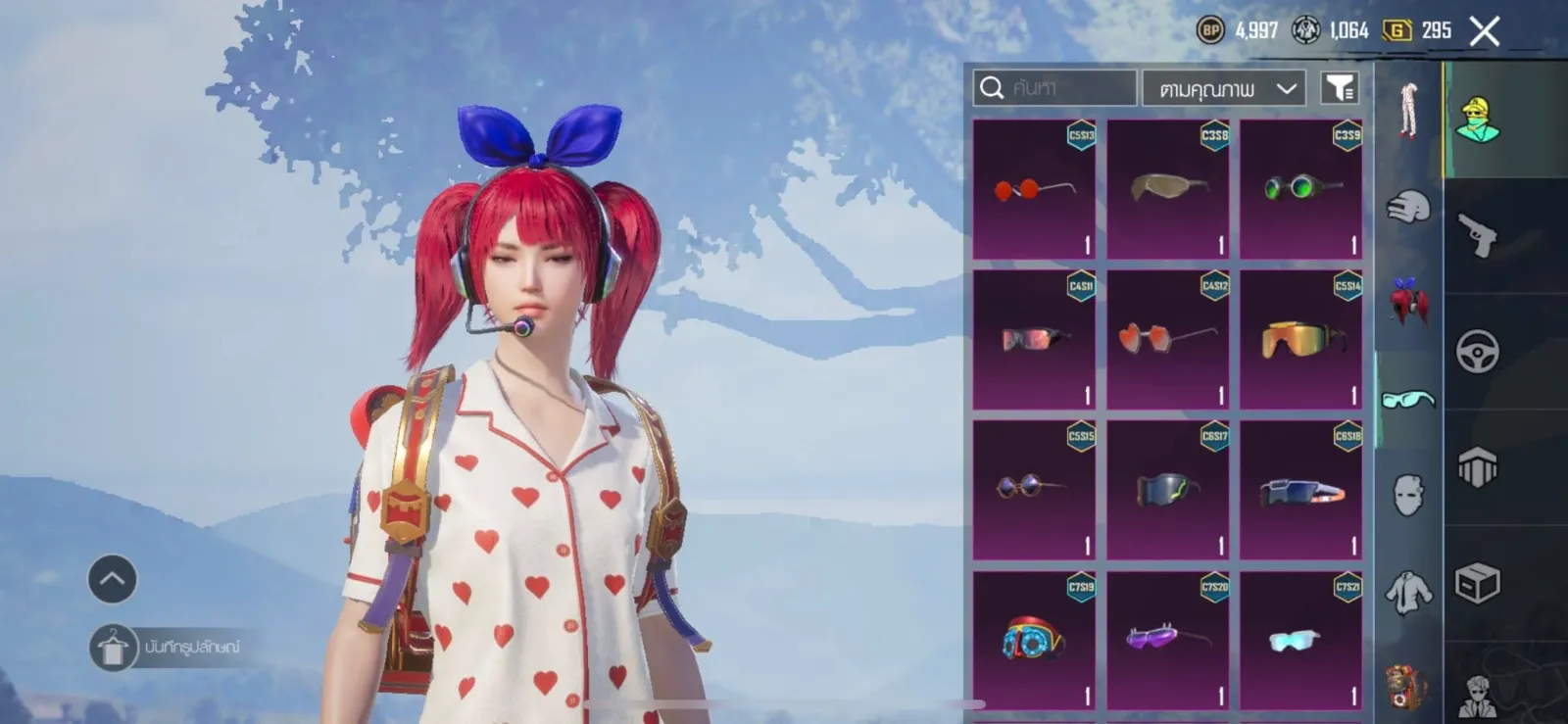Close the inventory with the X button

click(1485, 31)
